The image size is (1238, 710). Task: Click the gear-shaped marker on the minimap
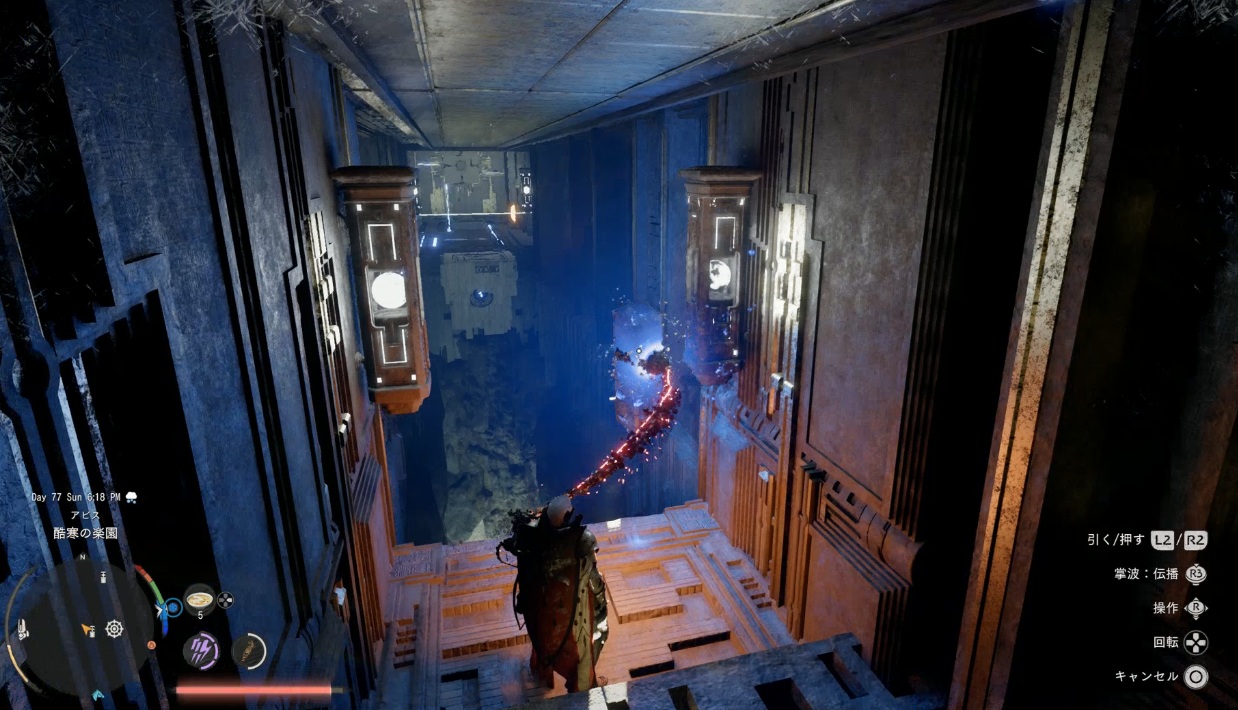114,629
